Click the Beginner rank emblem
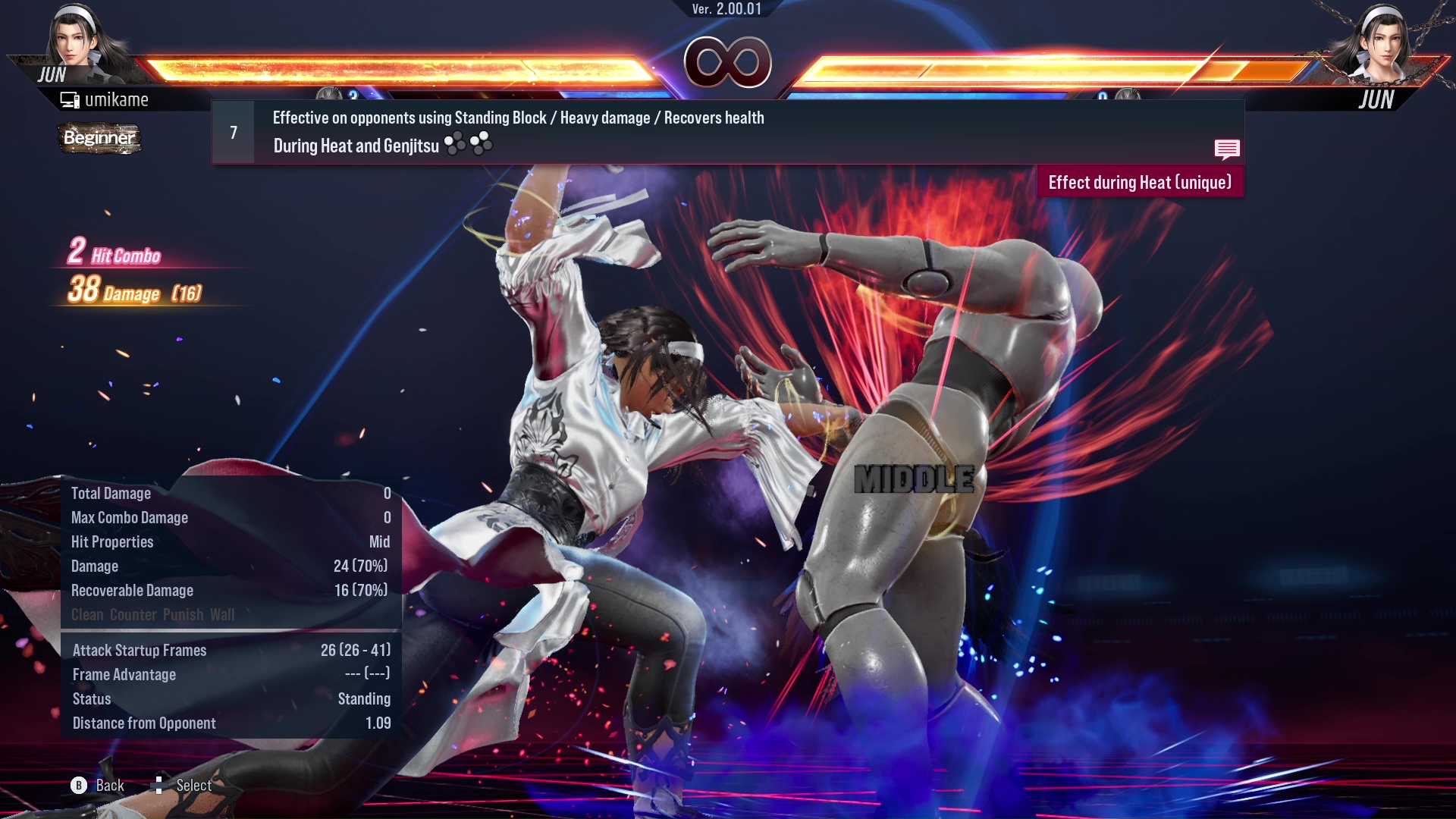The image size is (1456, 819). 99,139
